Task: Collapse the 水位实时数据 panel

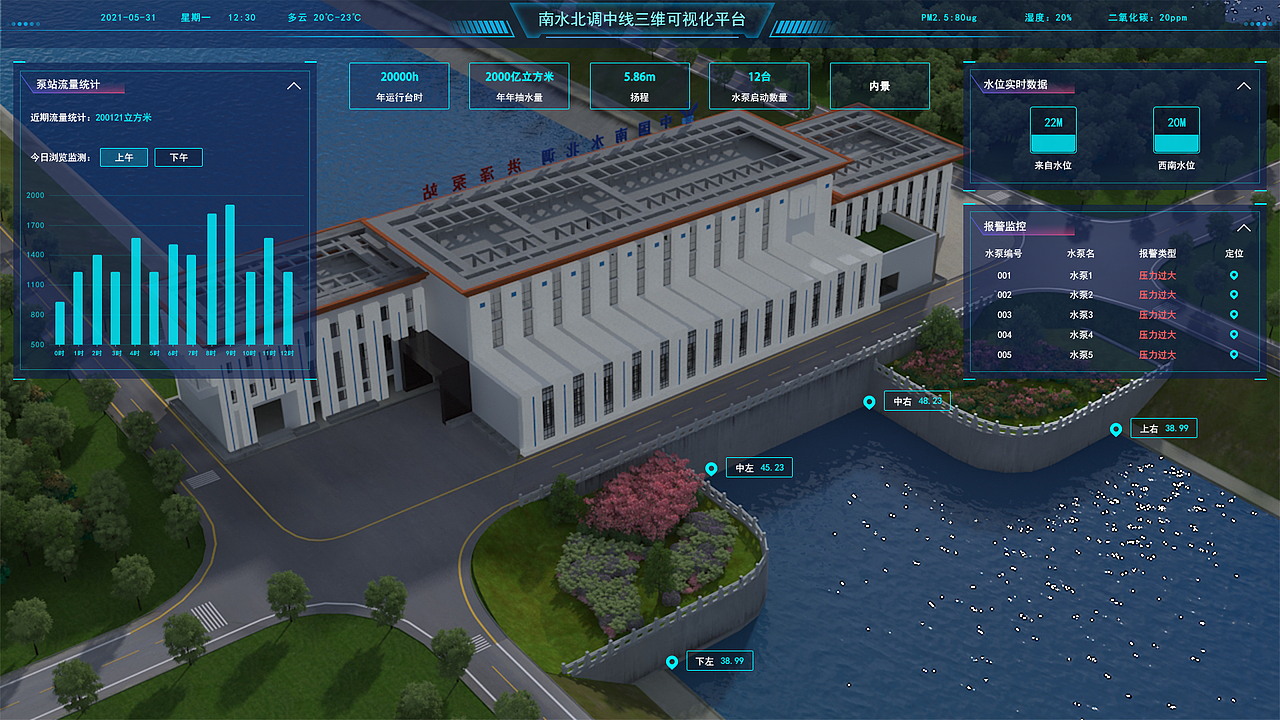Action: click(1244, 86)
